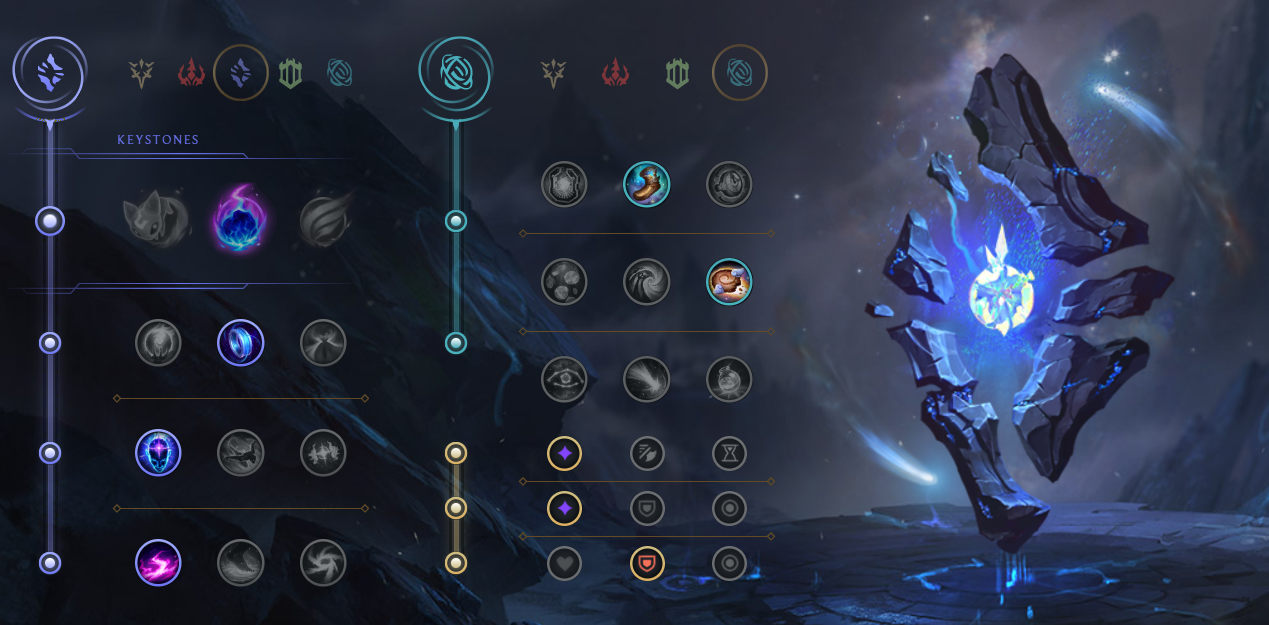
Task: Select the Scorch rune
Action: 158,562
